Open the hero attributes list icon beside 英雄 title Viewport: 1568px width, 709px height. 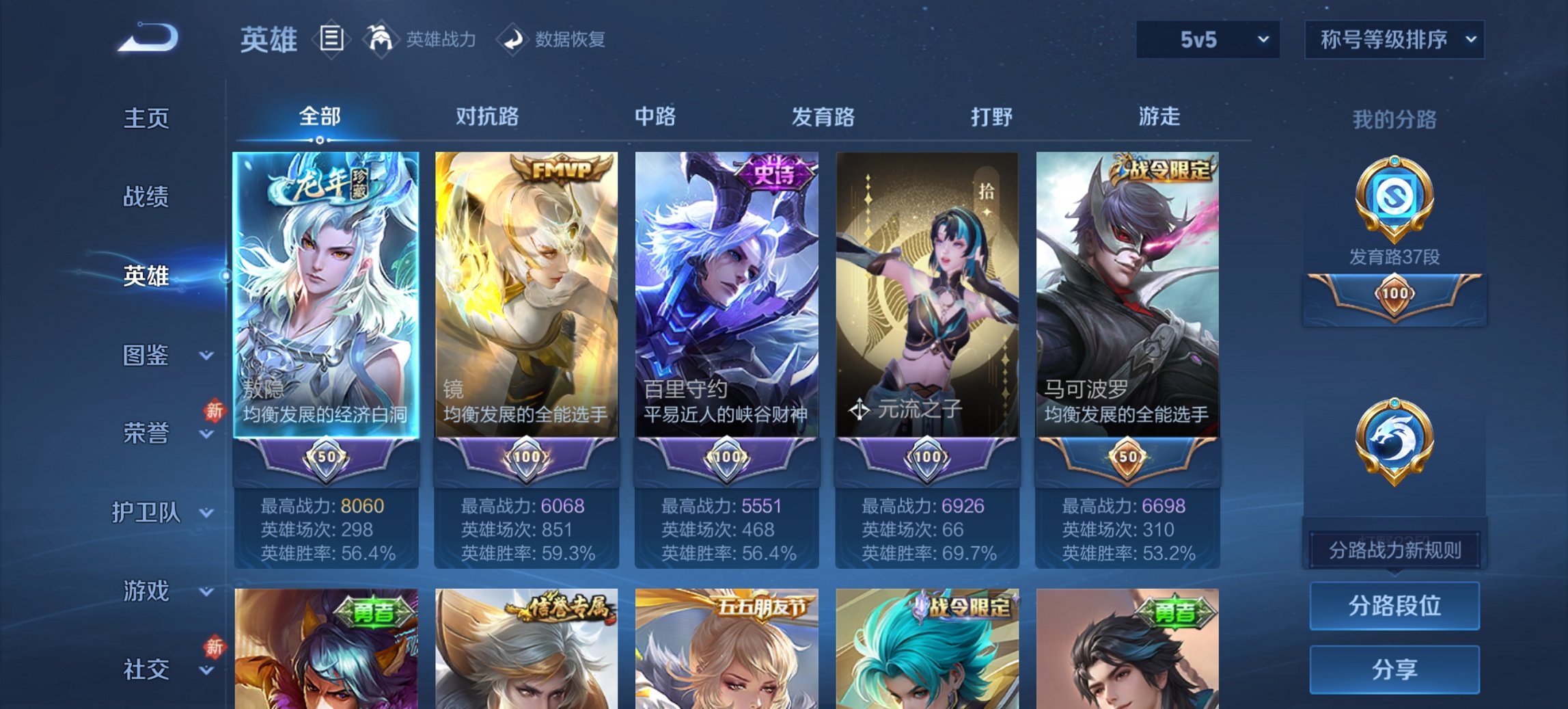(x=331, y=39)
